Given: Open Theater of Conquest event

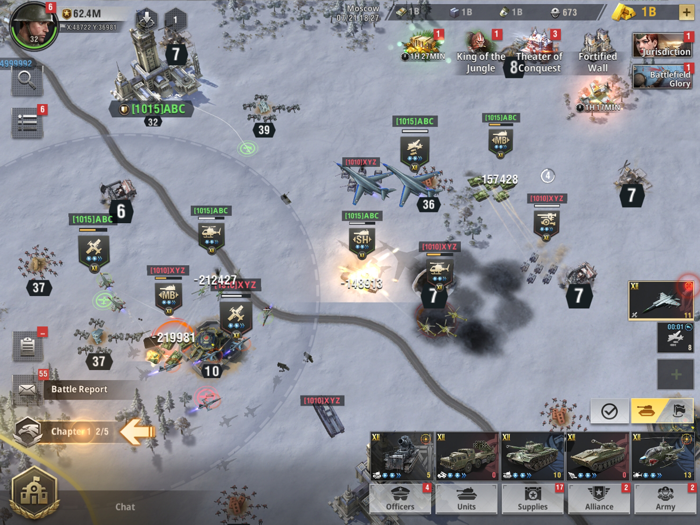Looking at the screenshot, I should click(539, 52).
